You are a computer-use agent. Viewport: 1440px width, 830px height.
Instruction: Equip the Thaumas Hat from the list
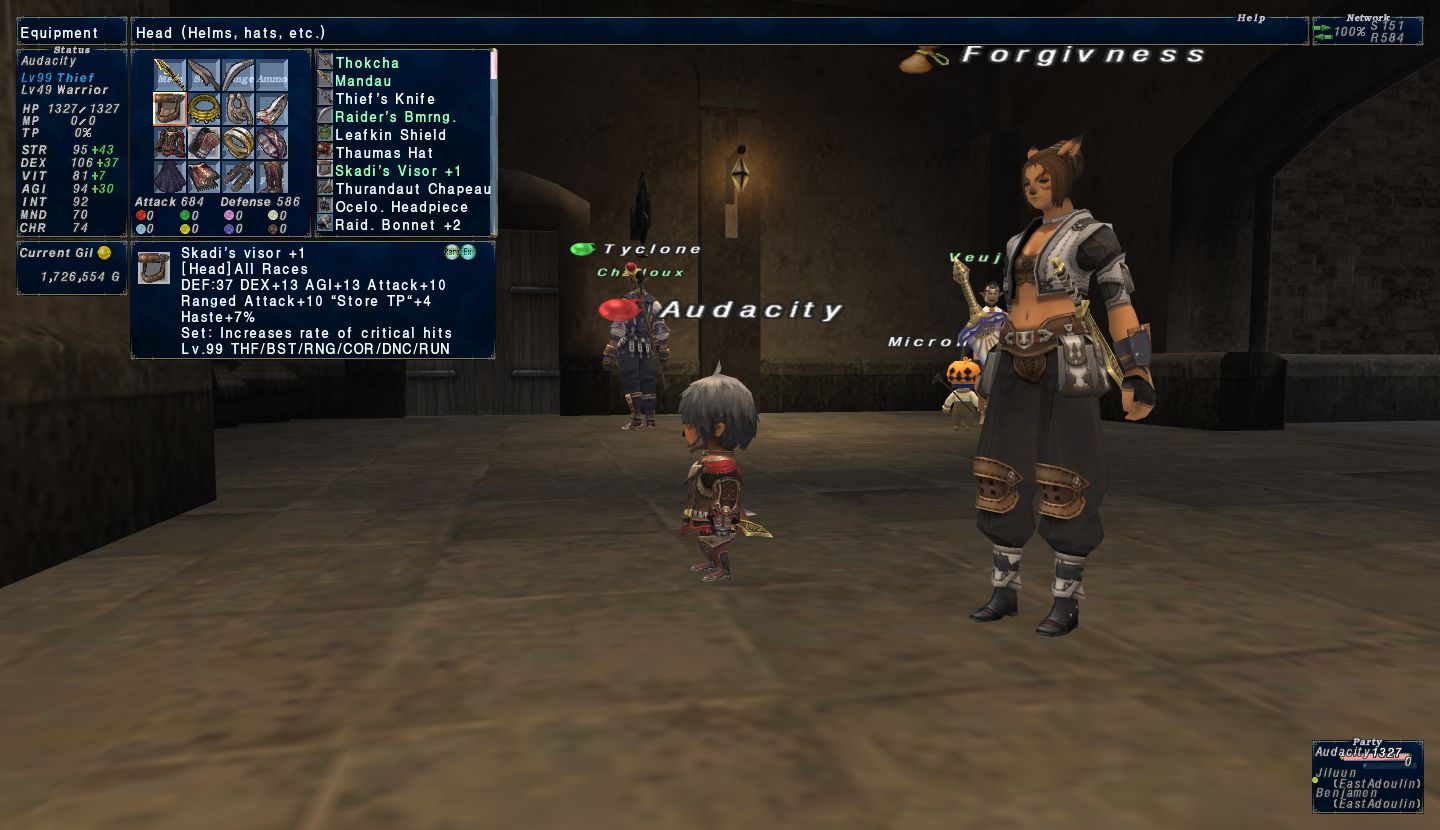tap(384, 153)
